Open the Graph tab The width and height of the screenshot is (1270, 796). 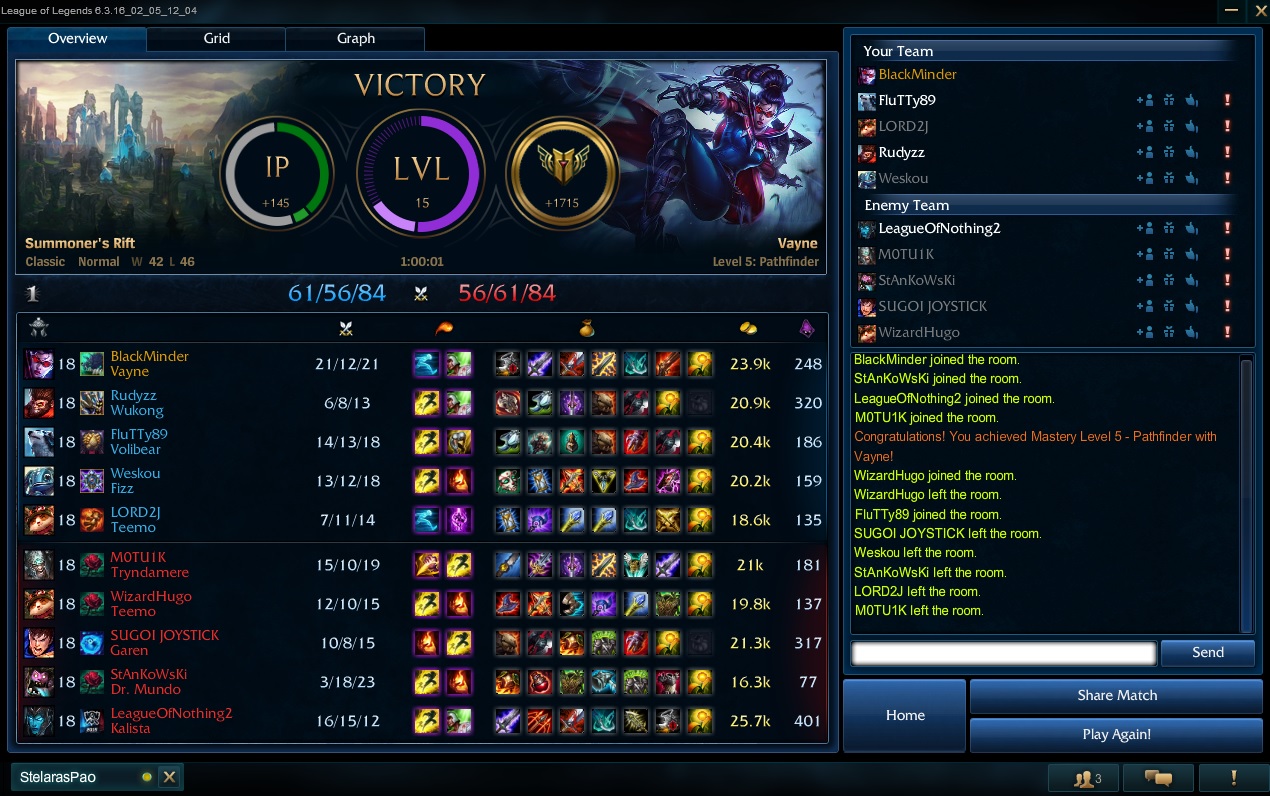pyautogui.click(x=355, y=39)
